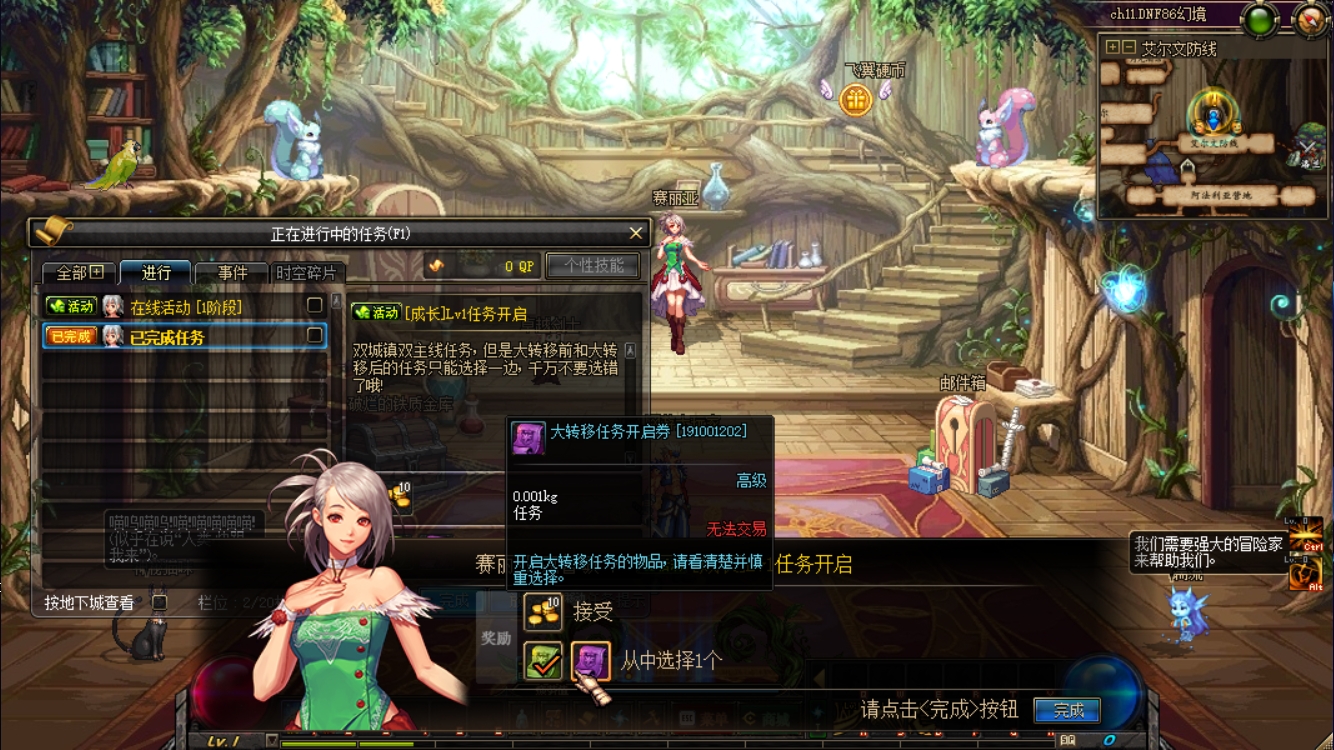Click the 完成 (Complete) quest button
The image size is (1334, 750).
[x=1067, y=711]
